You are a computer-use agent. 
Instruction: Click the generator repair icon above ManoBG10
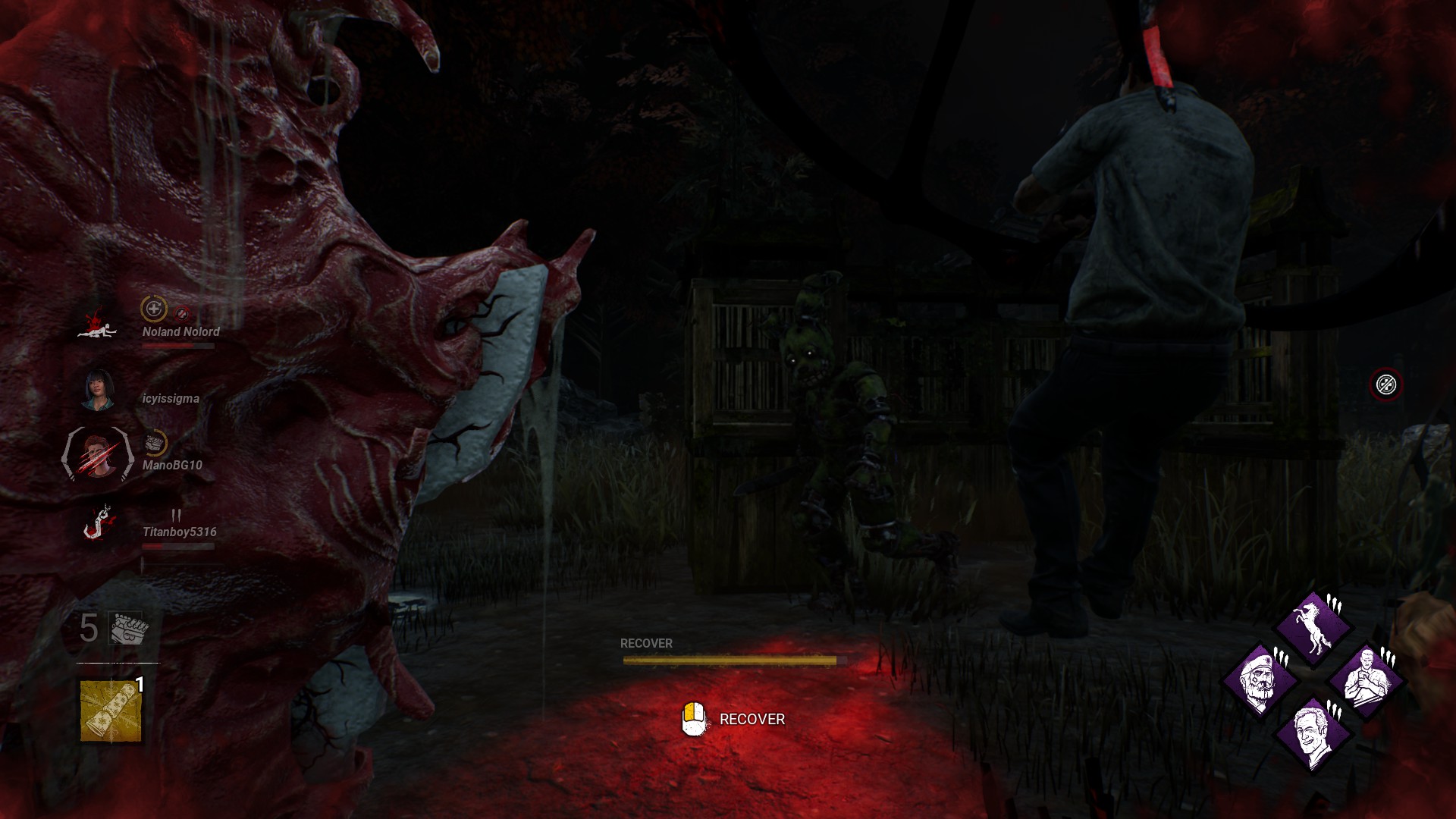pyautogui.click(x=155, y=443)
